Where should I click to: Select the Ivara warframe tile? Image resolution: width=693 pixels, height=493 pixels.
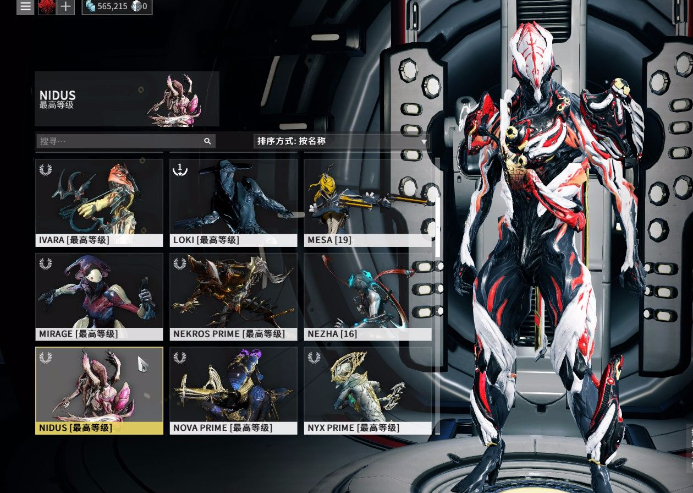[99, 200]
